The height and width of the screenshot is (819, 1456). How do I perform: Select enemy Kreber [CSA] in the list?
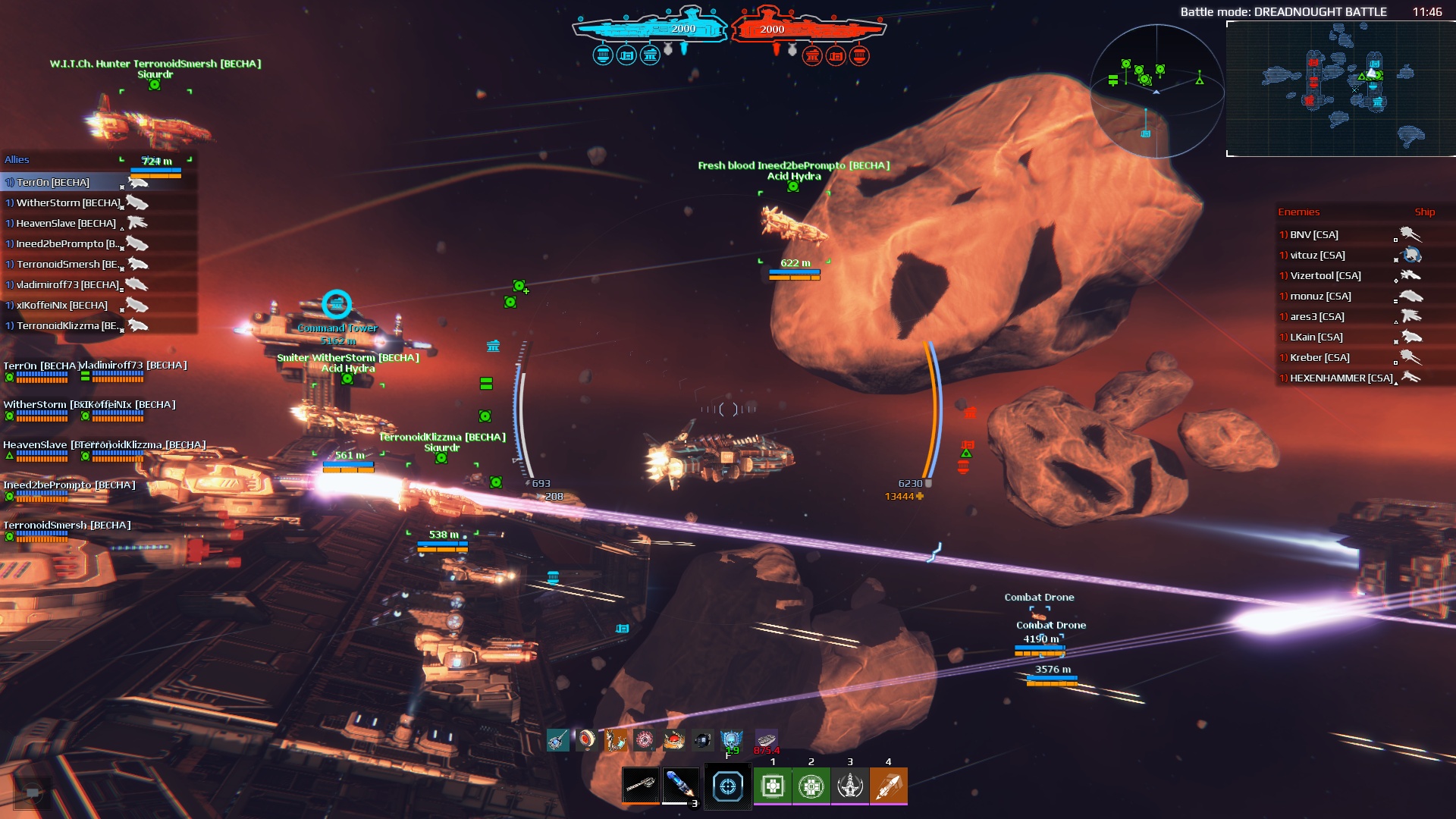click(x=1319, y=358)
